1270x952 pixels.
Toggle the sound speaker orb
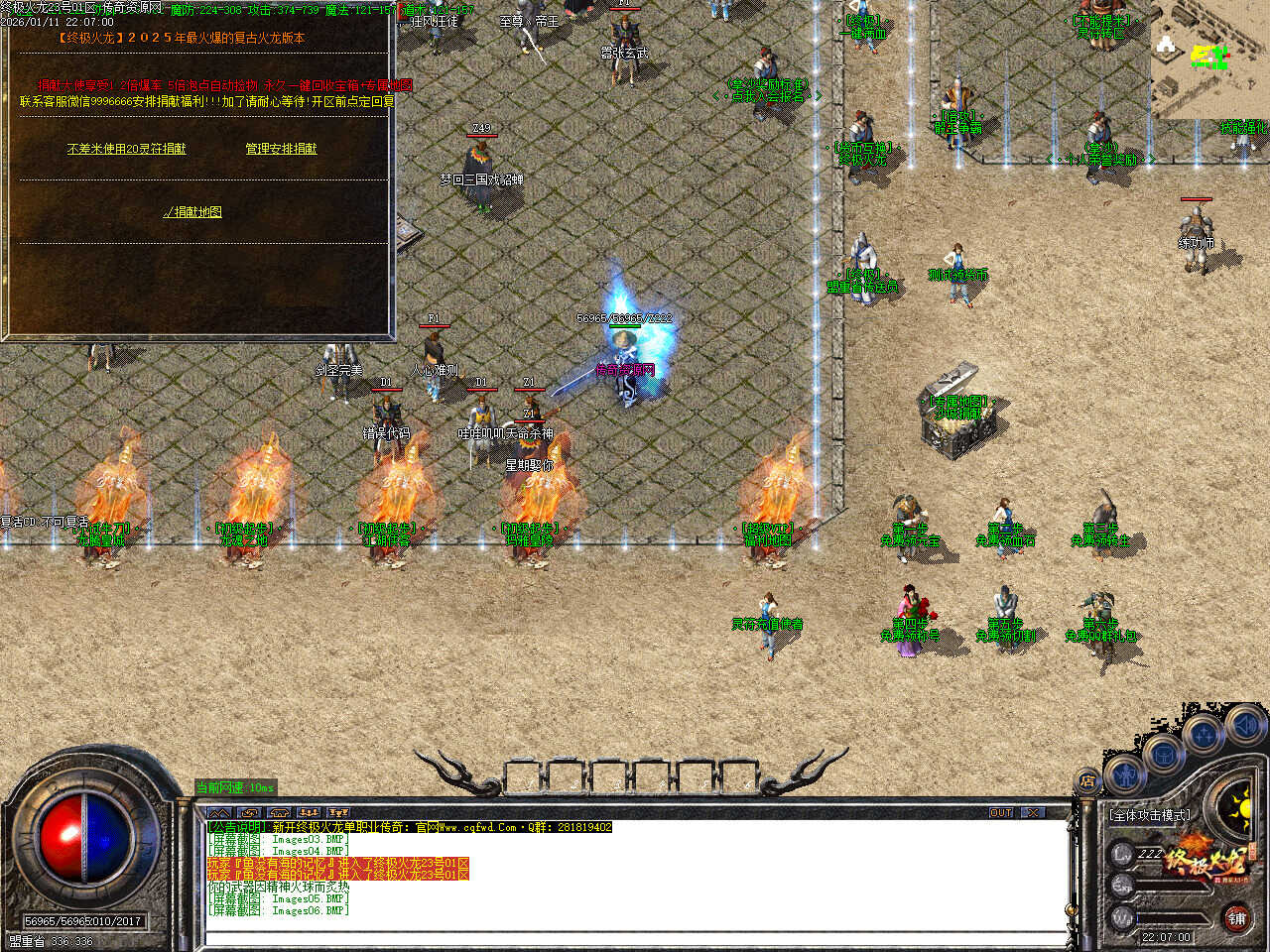coord(1243,725)
